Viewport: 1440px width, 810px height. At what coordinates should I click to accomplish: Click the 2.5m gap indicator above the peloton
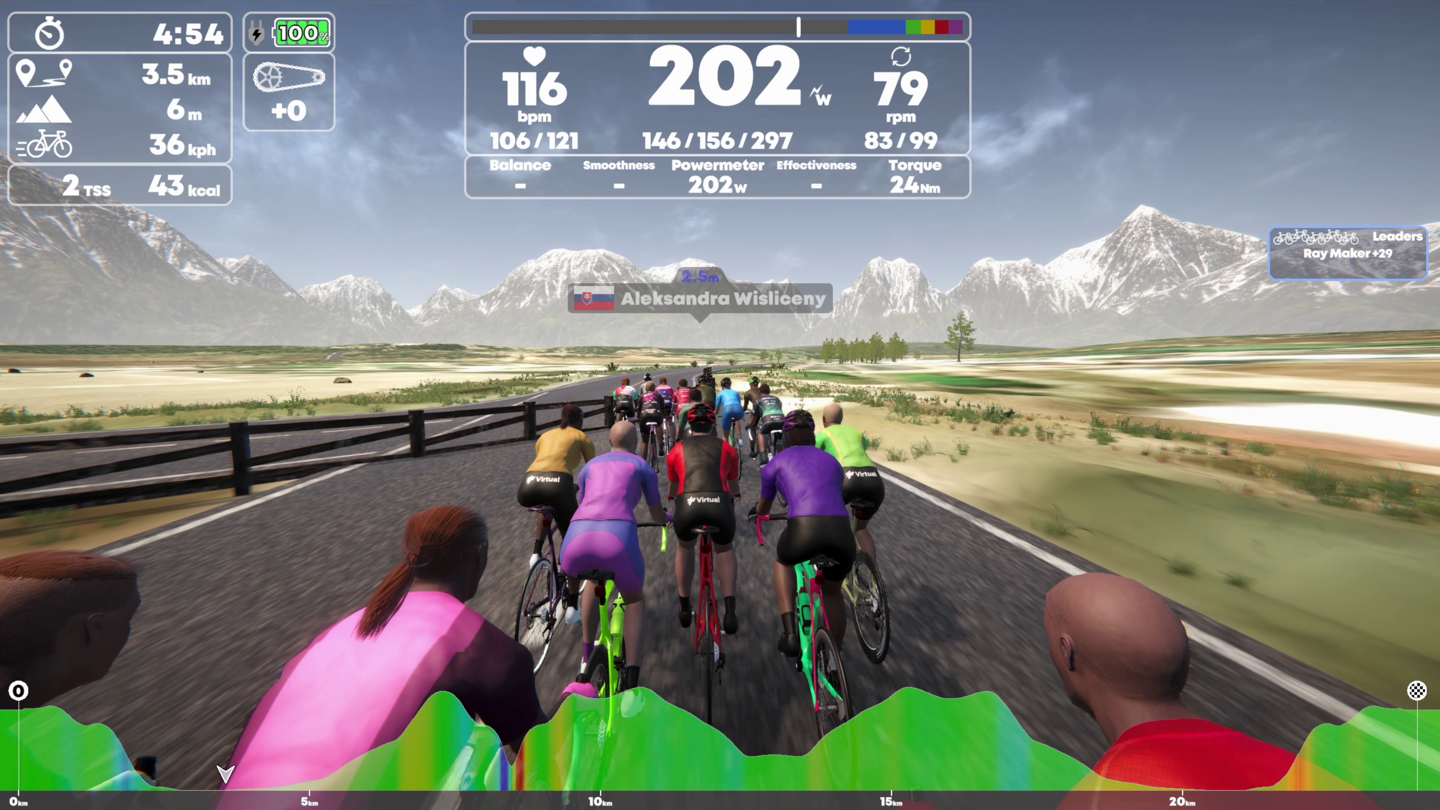700,276
